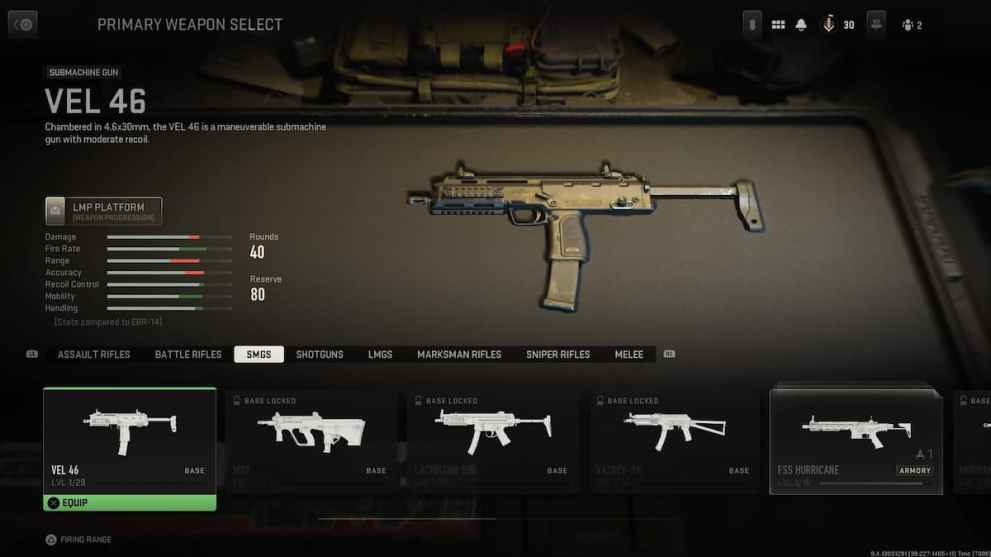Select the VEL 46 weapon card

tap(129, 438)
